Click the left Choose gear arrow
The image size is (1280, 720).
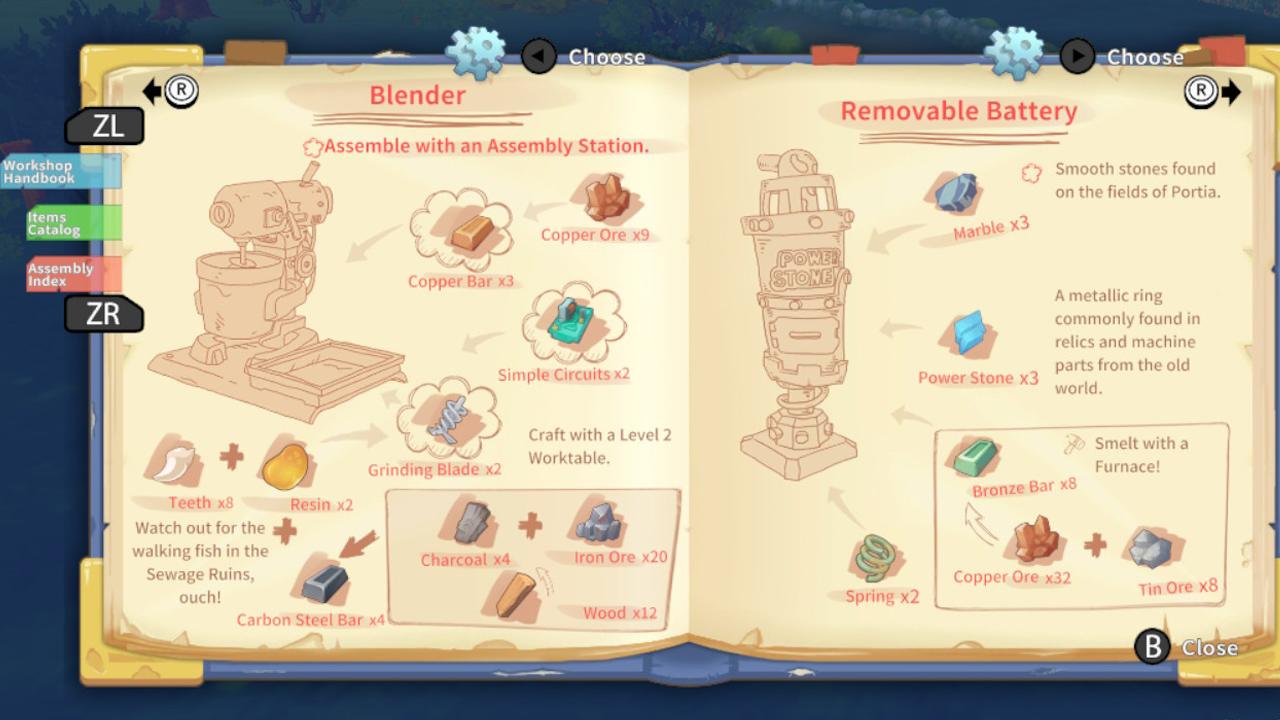click(x=538, y=57)
